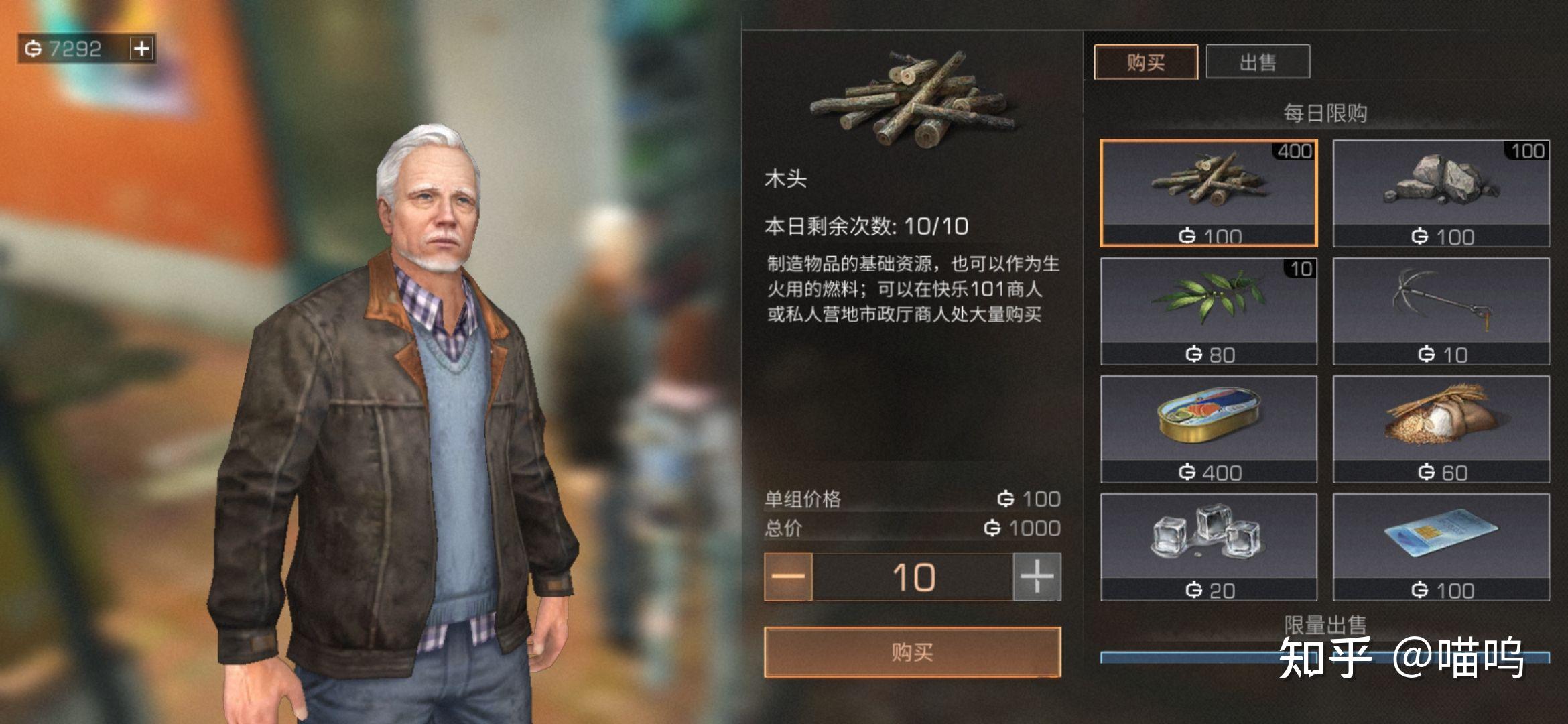1568x724 pixels.
Task: Switch to the 购买 buy tab
Action: [1145, 62]
